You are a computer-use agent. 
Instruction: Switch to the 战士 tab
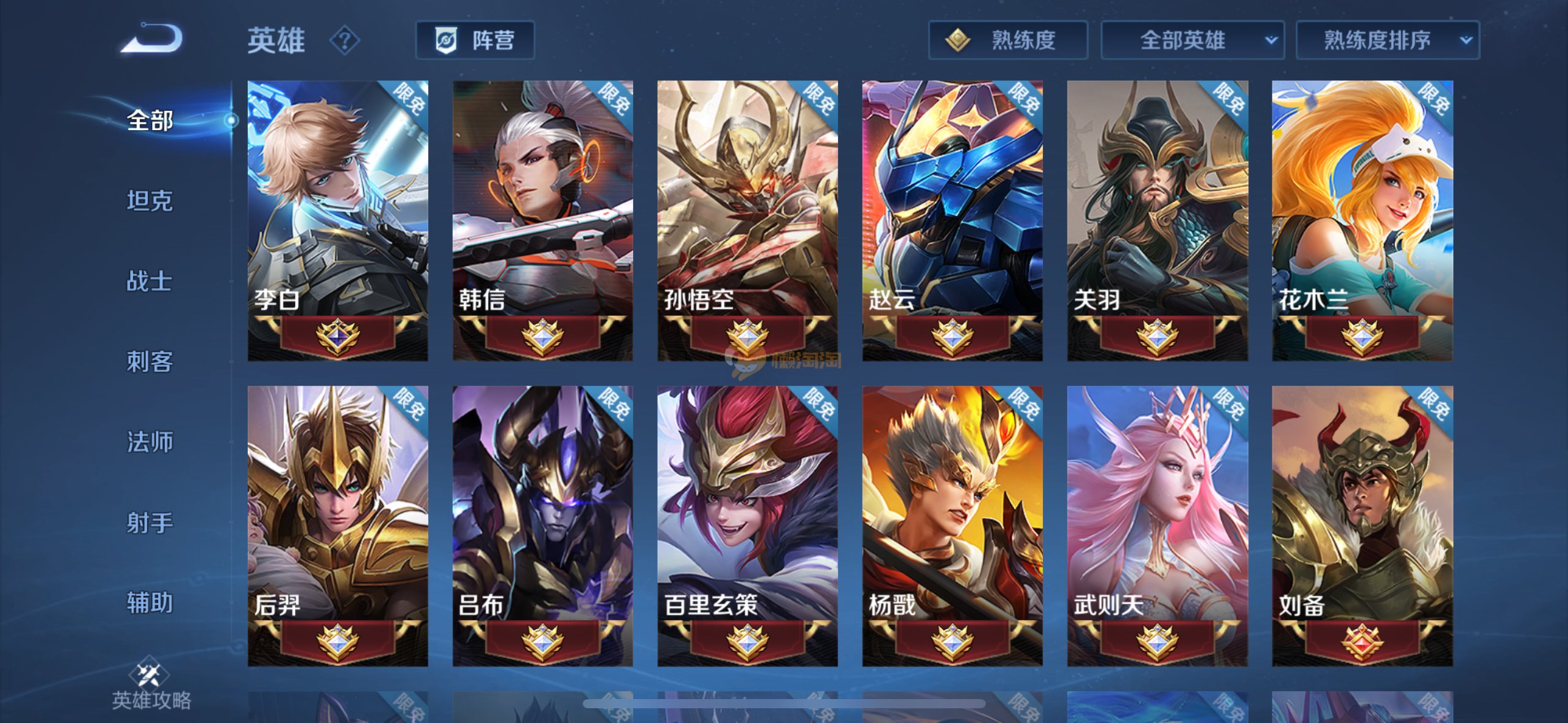click(x=150, y=281)
